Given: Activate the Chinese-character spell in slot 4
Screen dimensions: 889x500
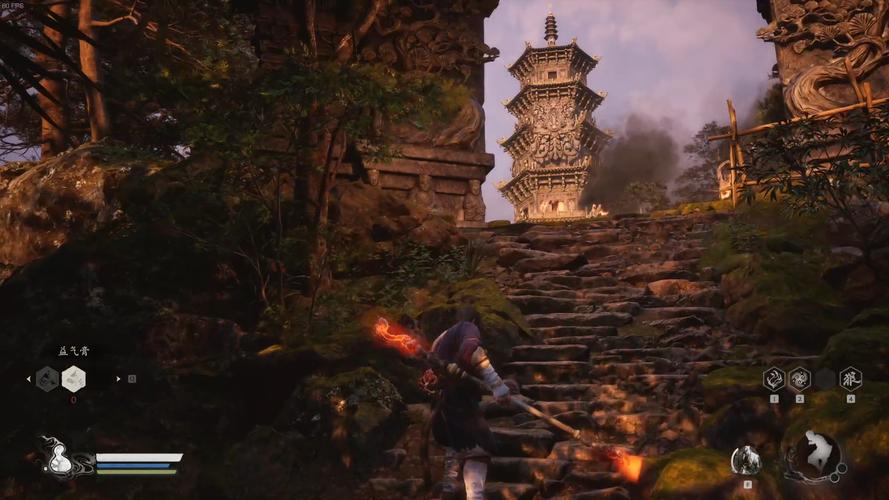Looking at the screenshot, I should pyautogui.click(x=850, y=378).
